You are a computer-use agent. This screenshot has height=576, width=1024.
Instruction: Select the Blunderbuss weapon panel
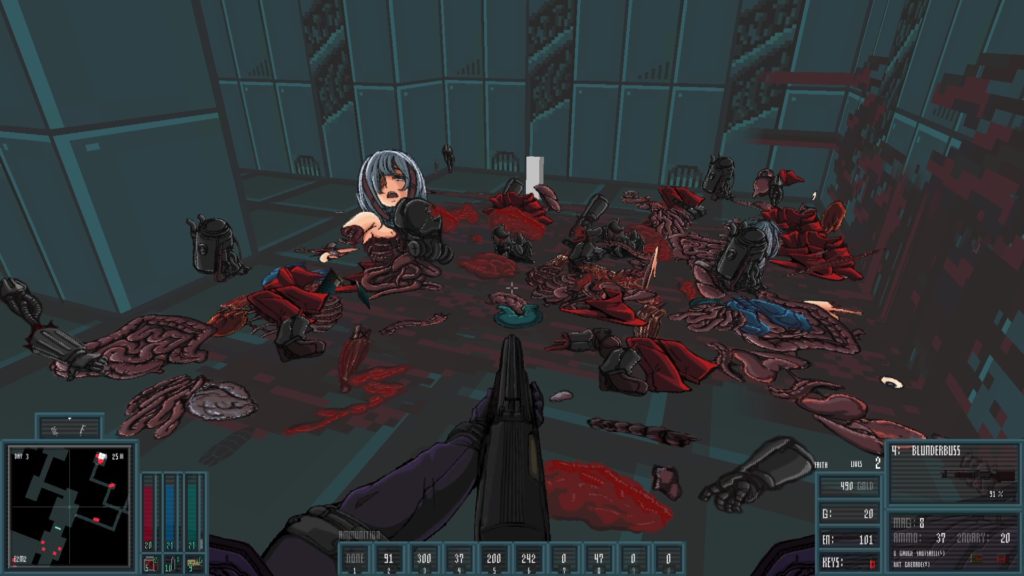tap(950, 474)
